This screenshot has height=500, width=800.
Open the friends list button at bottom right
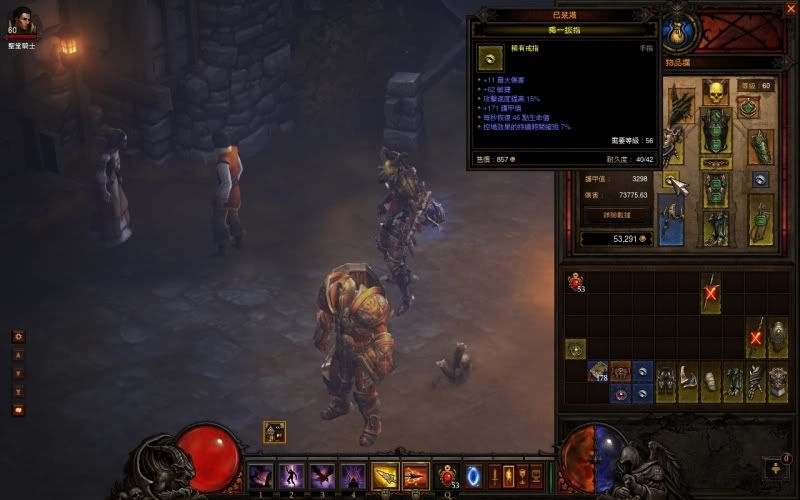(x=775, y=467)
